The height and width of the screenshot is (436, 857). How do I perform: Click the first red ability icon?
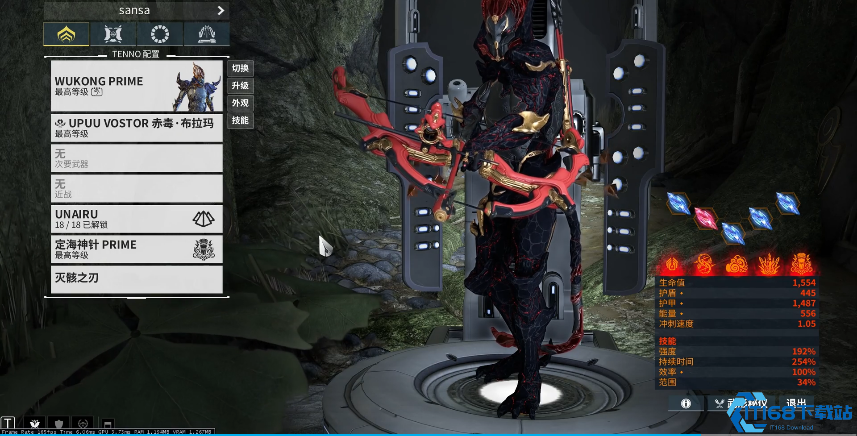click(x=675, y=264)
